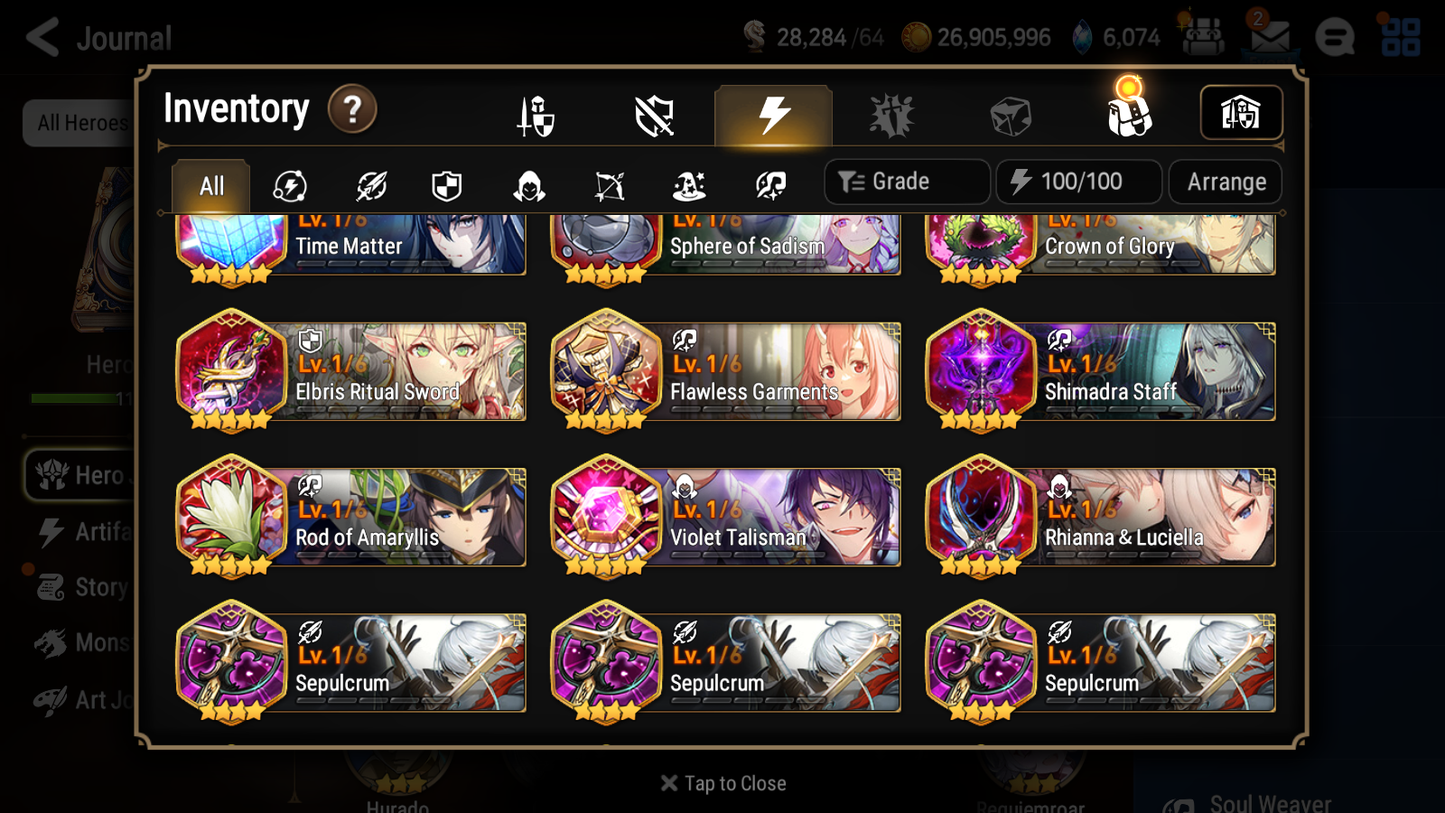Image resolution: width=1445 pixels, height=813 pixels.
Task: Click Tap to Close to dismiss inventory
Action: coord(722,783)
